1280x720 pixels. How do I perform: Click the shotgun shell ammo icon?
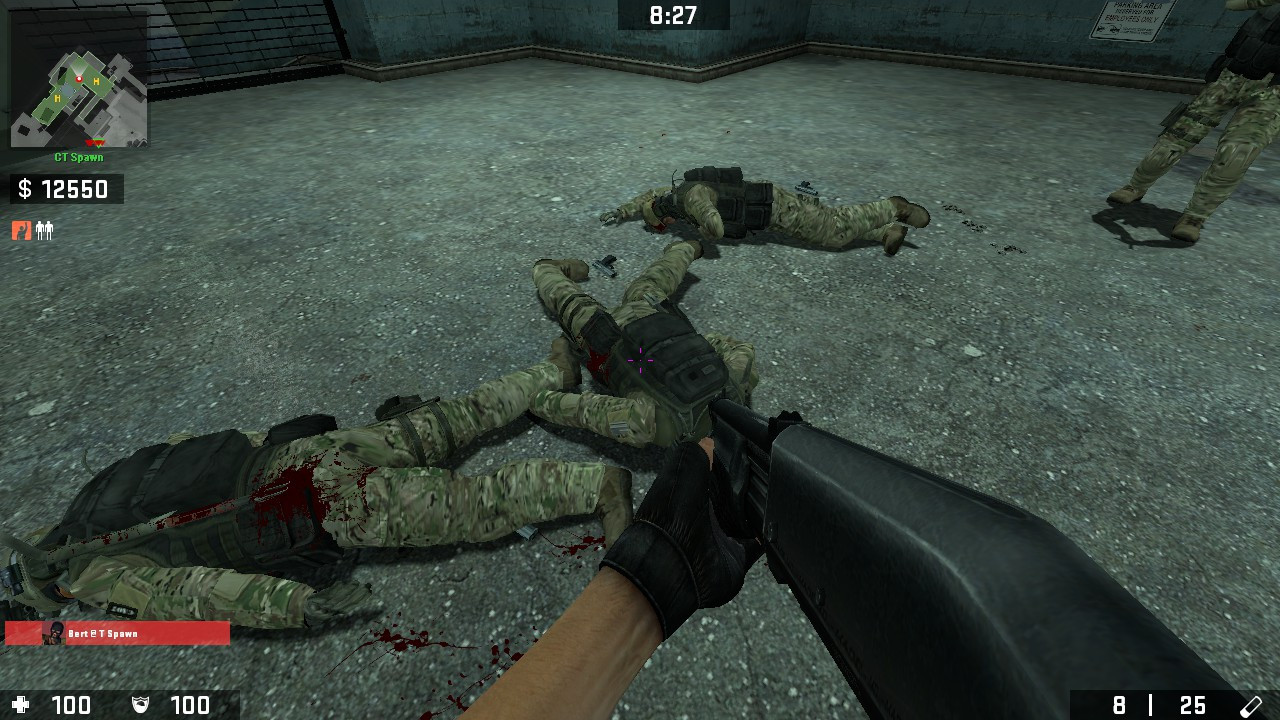tap(1250, 705)
